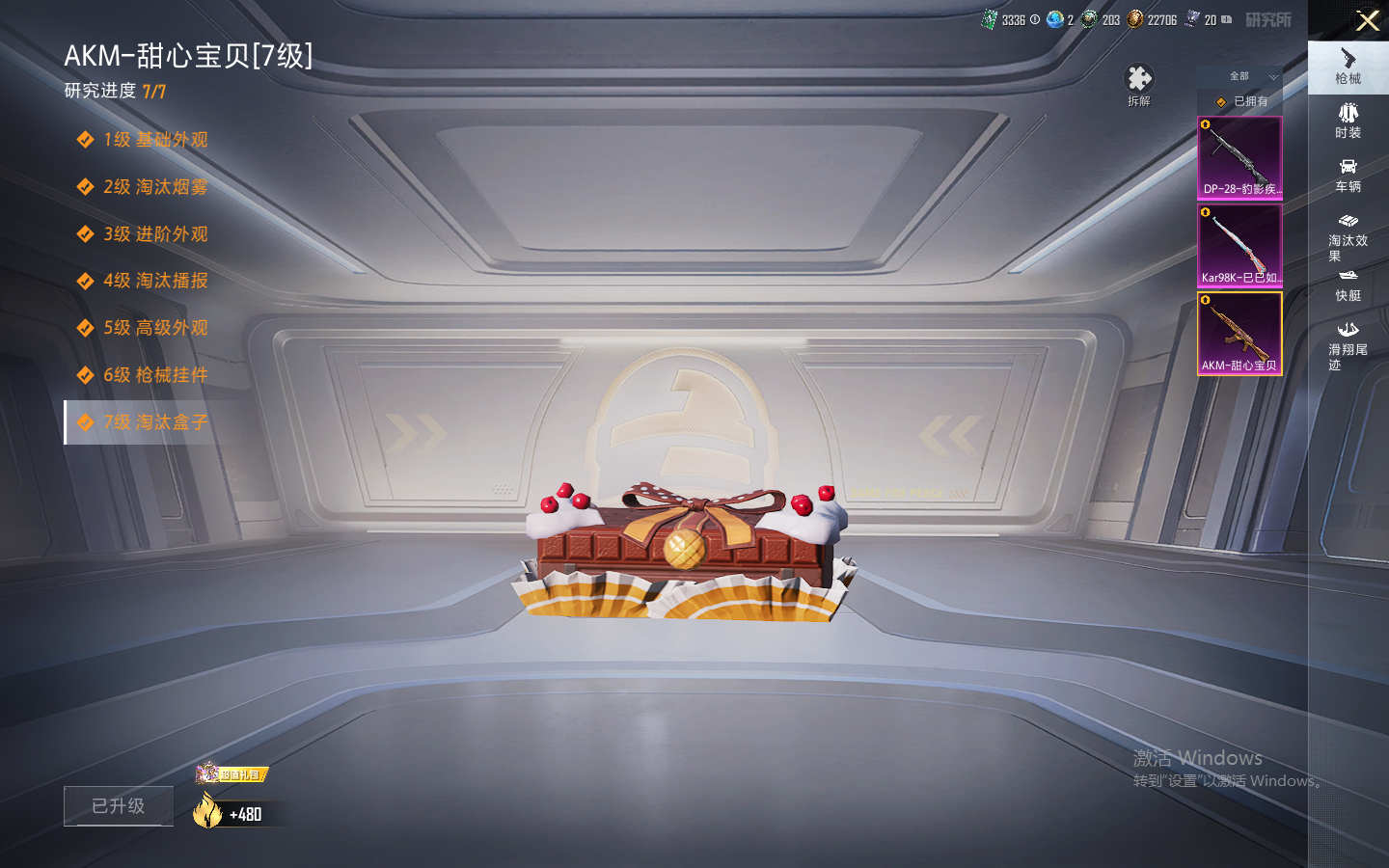Select level 7 淘汰盒子 entry
Screen dimensions: 1389x868
pyautogui.click(x=155, y=422)
